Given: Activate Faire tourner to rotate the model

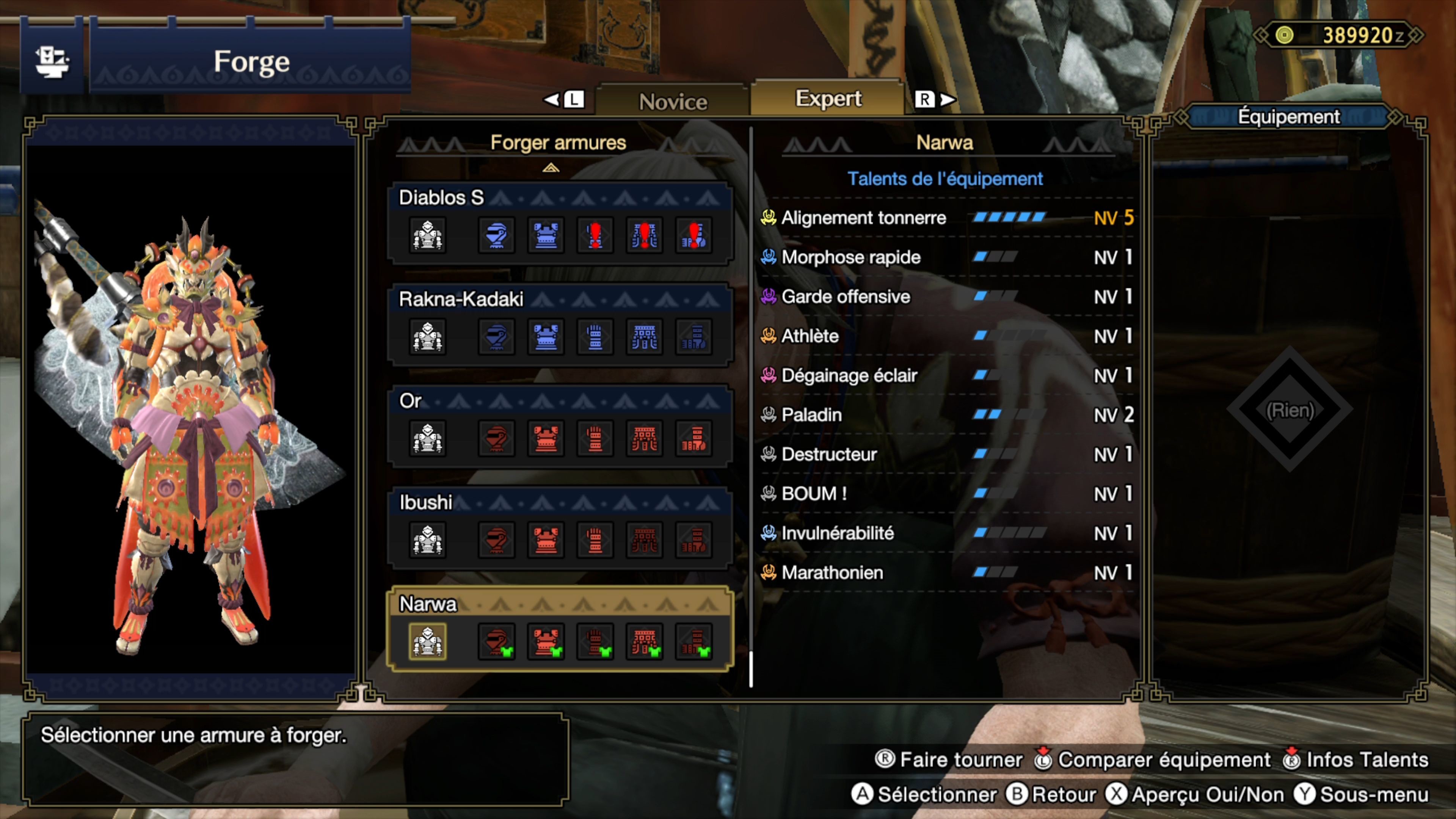Looking at the screenshot, I should pyautogui.click(x=955, y=759).
